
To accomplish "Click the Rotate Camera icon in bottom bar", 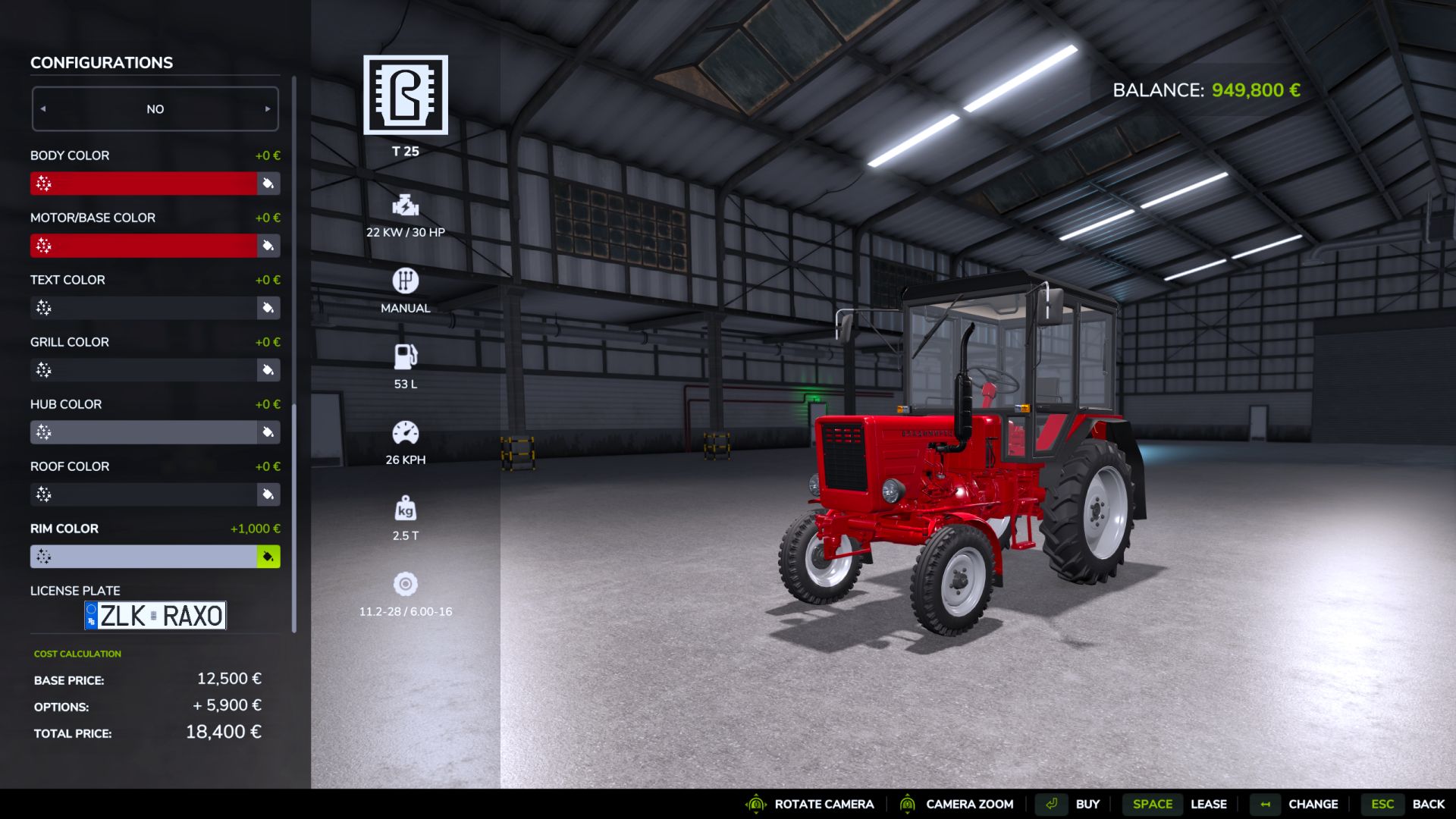I will (x=755, y=804).
